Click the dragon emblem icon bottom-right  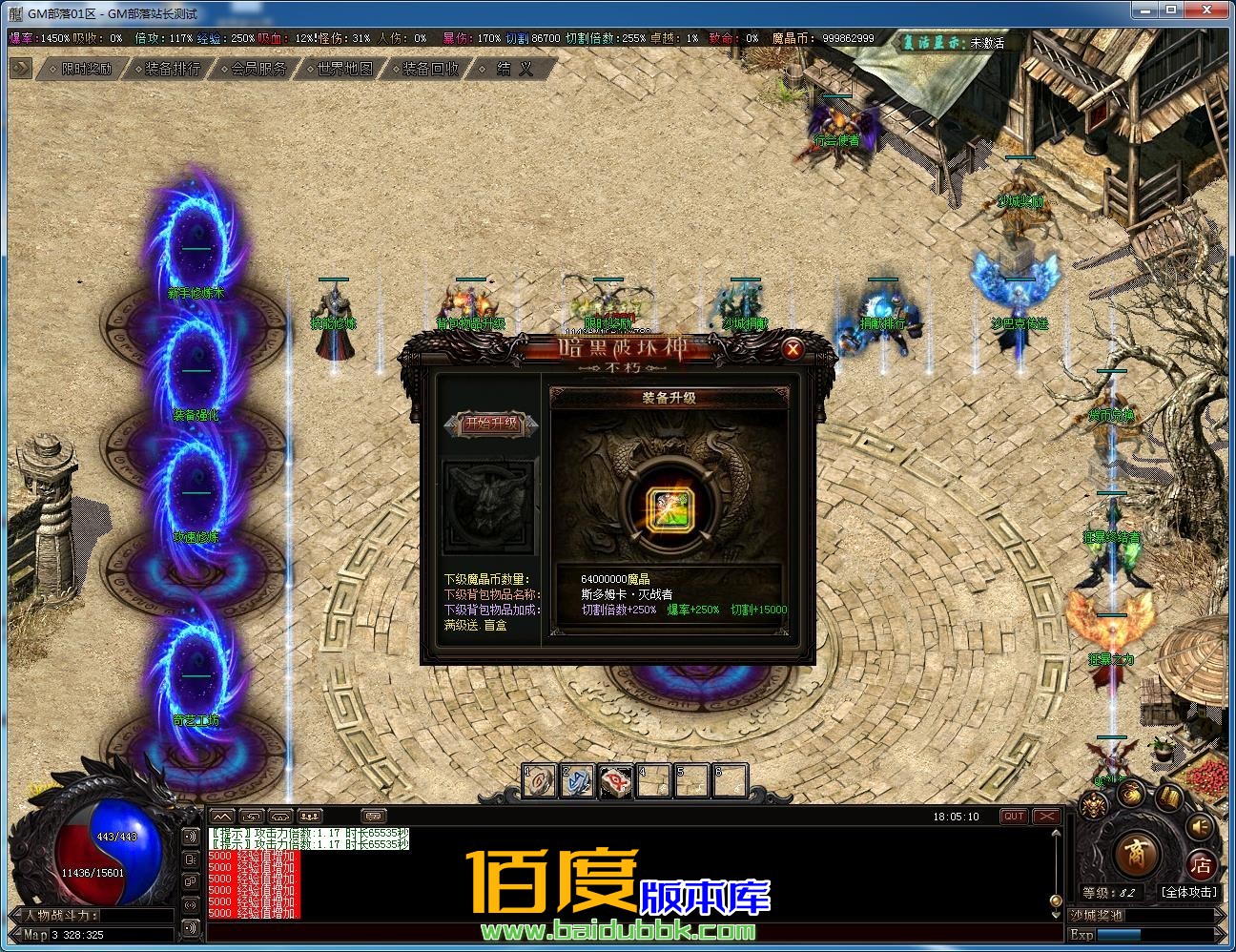coord(1094,804)
